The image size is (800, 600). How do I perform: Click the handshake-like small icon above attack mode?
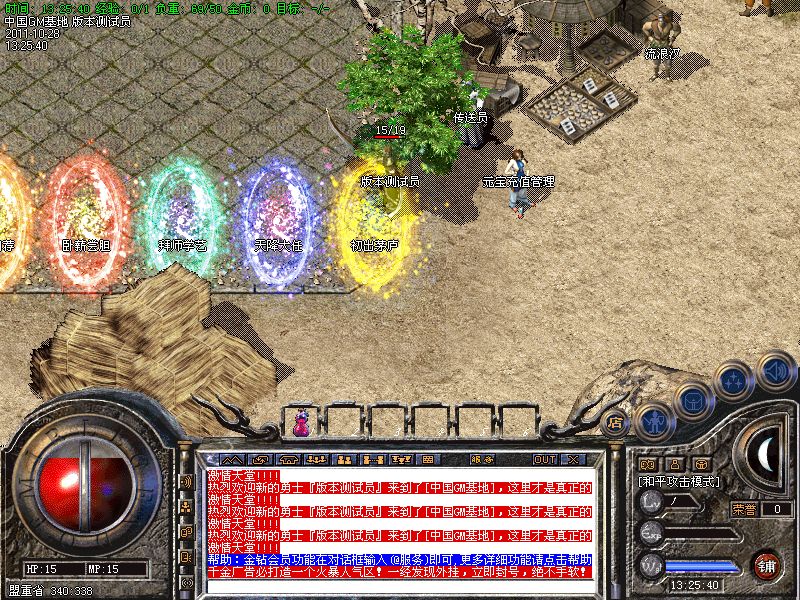click(647, 464)
